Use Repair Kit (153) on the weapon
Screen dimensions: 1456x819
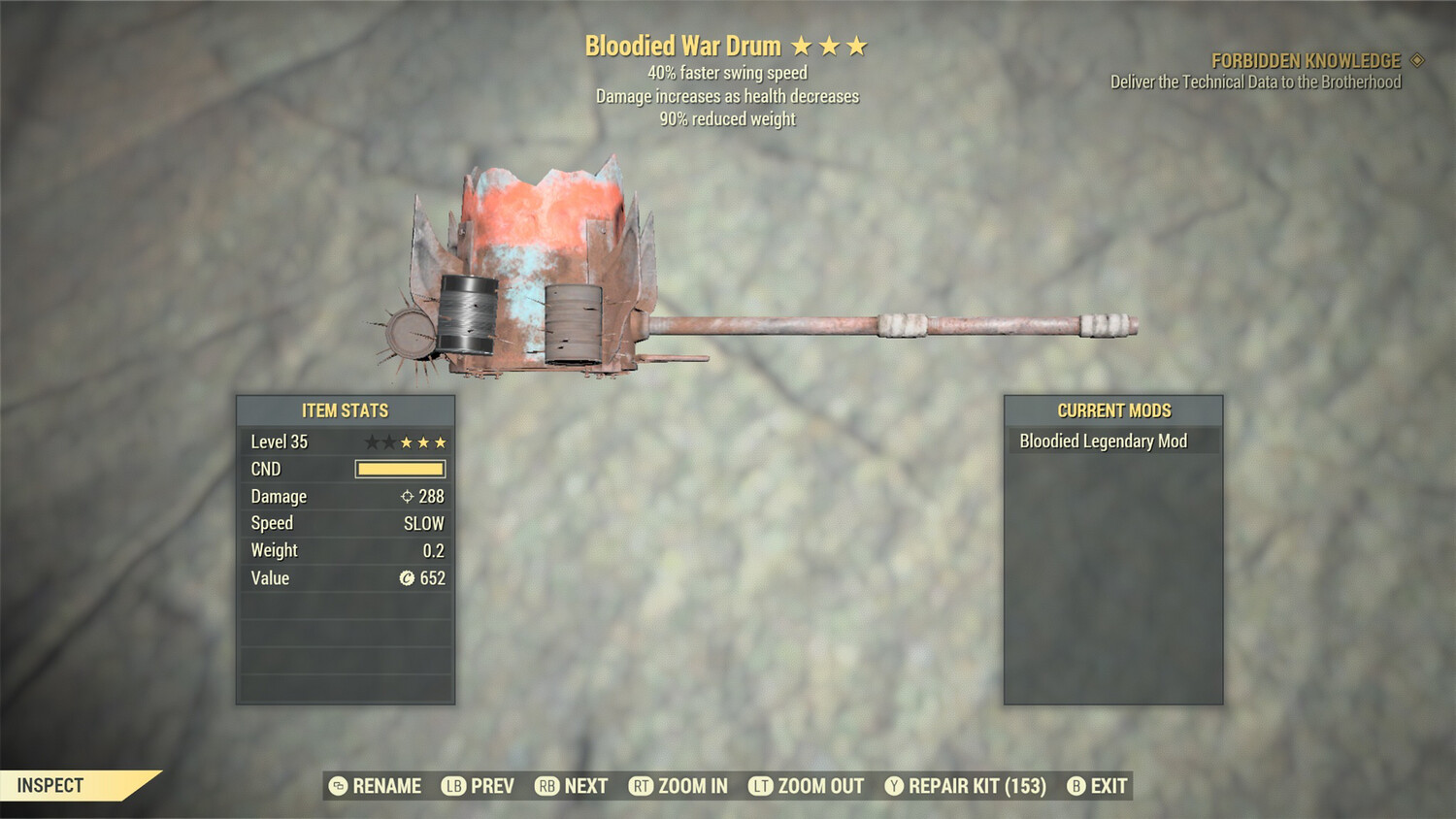click(x=966, y=786)
